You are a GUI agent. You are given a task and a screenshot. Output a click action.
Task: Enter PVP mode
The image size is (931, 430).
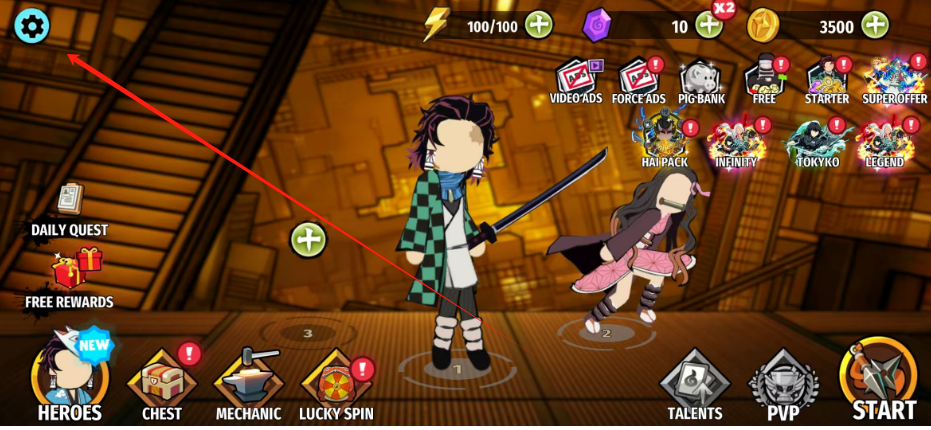coord(784,385)
